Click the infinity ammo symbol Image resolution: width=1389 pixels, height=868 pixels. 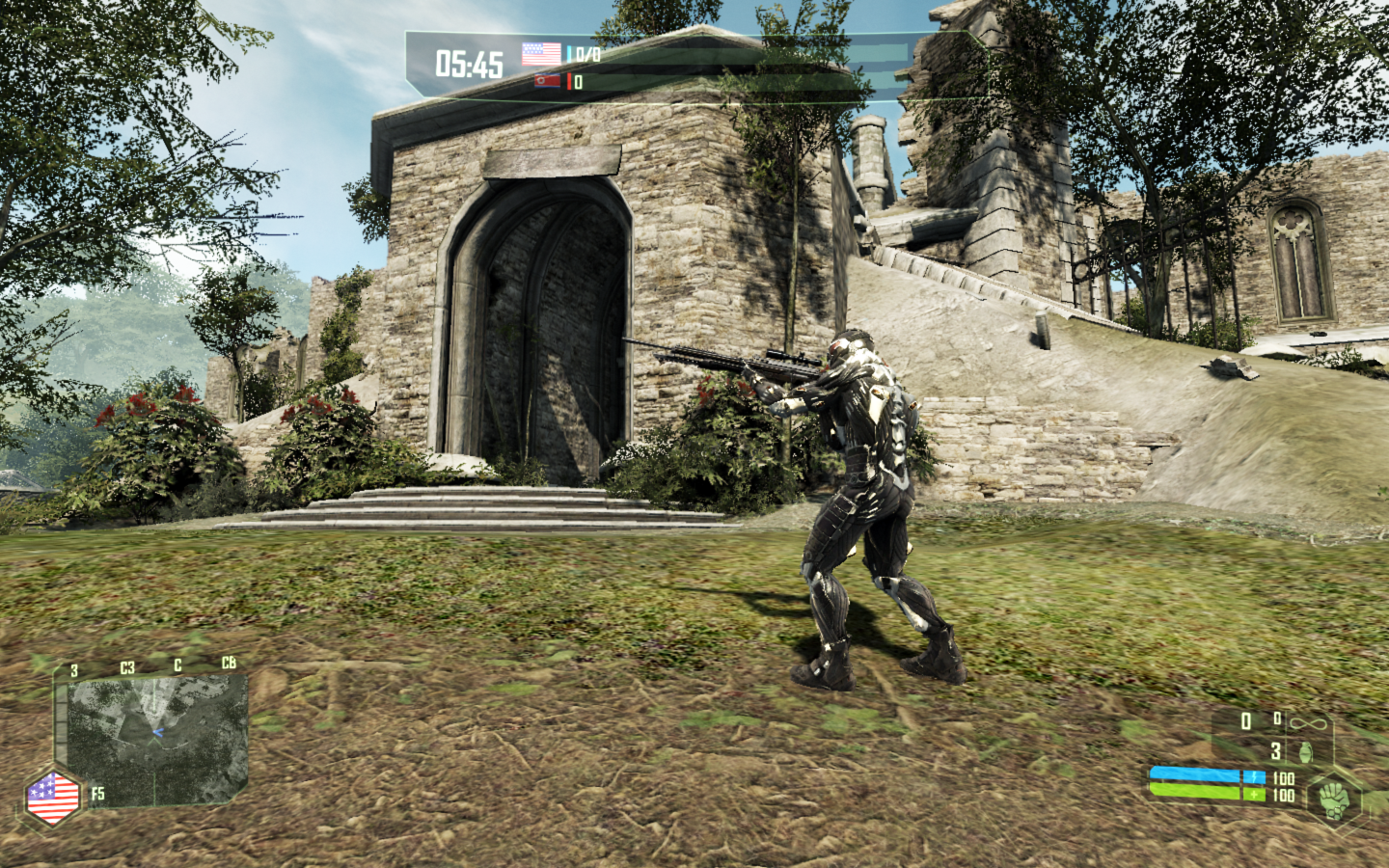pyautogui.click(x=1309, y=722)
